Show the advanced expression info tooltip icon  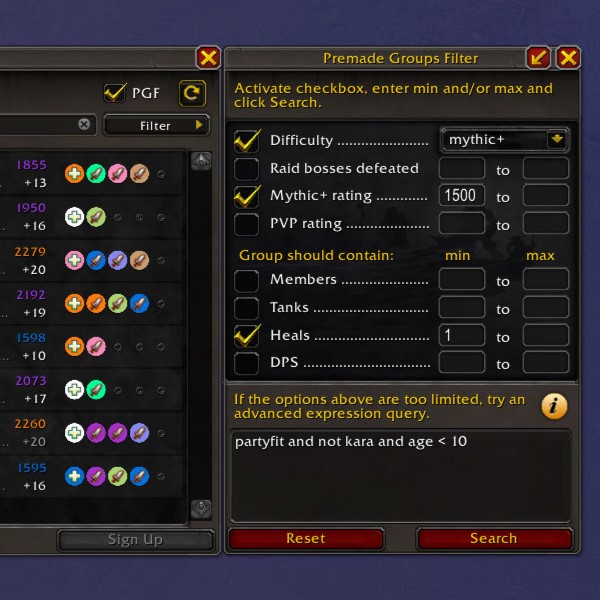pyautogui.click(x=554, y=406)
